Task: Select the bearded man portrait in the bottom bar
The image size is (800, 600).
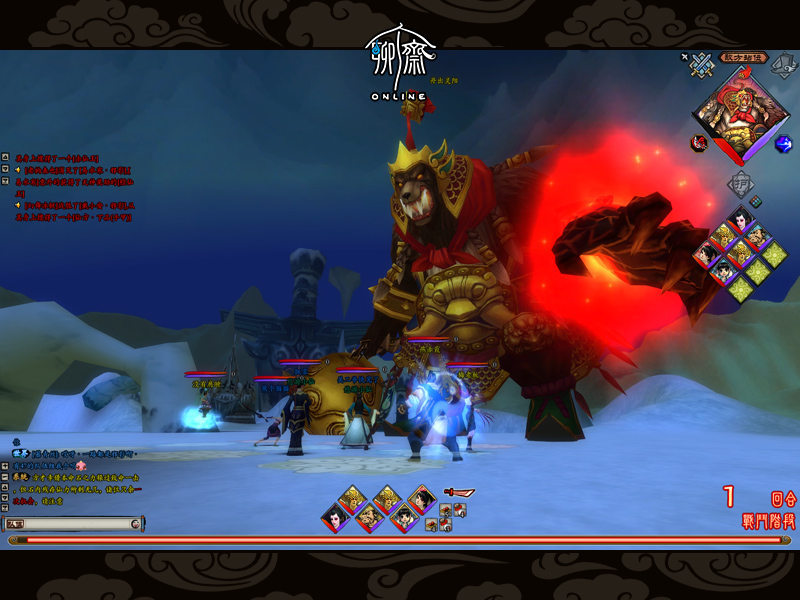Action: [370, 517]
